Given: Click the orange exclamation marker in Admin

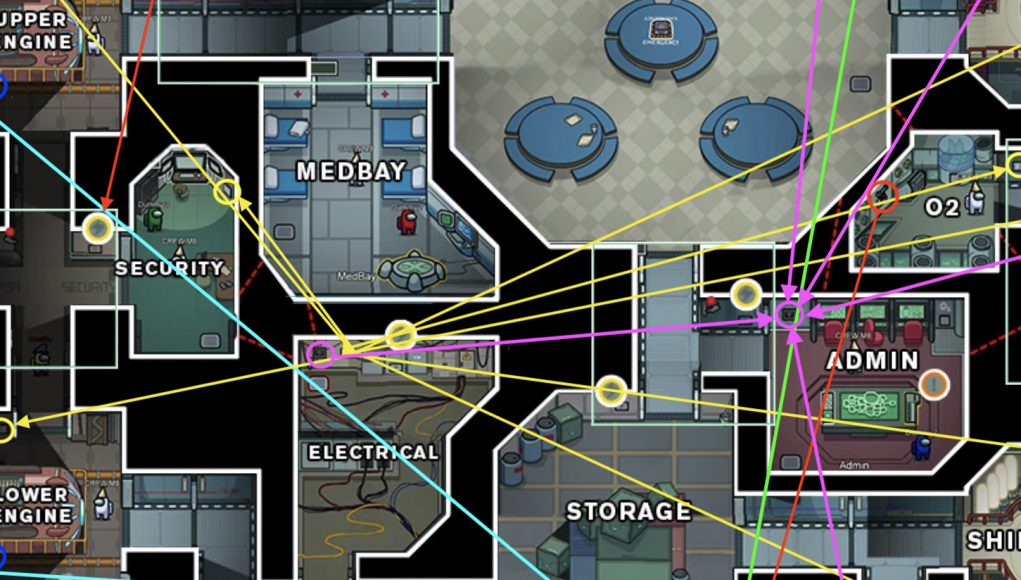Looking at the screenshot, I should (933, 382).
